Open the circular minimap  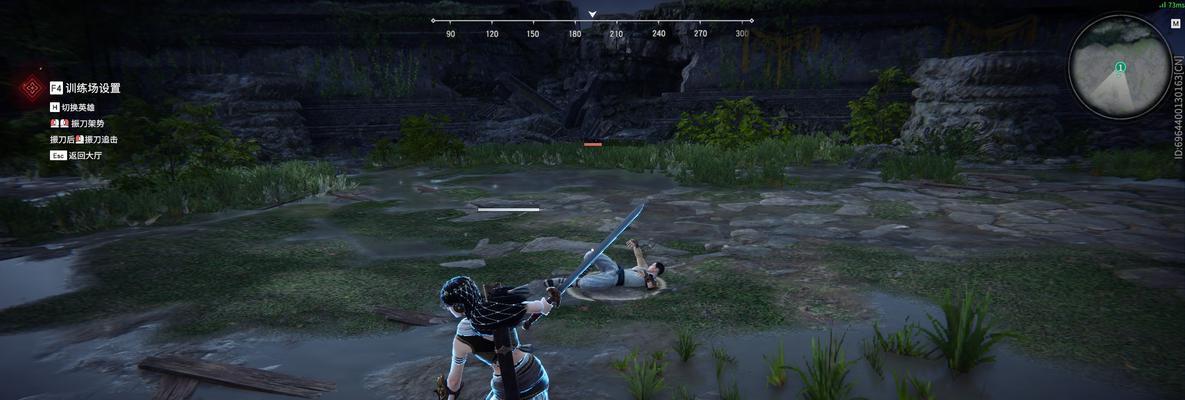1119,69
